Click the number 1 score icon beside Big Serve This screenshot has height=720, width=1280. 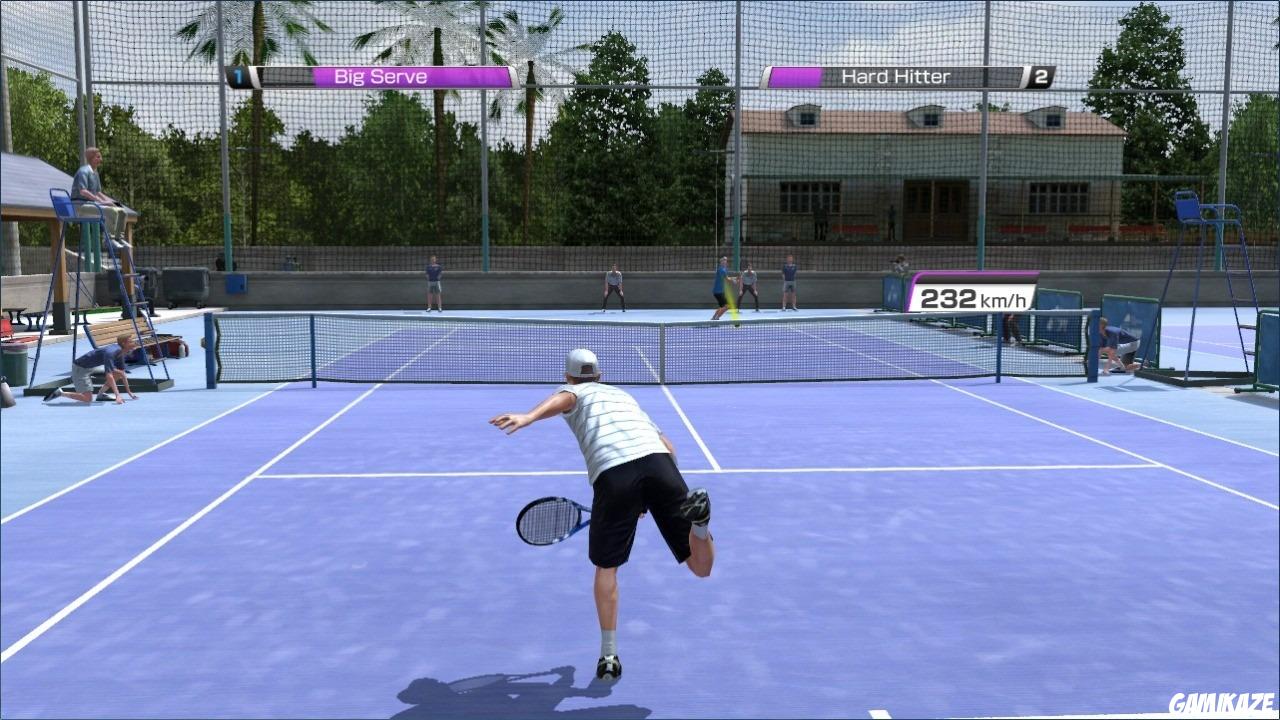click(x=239, y=75)
